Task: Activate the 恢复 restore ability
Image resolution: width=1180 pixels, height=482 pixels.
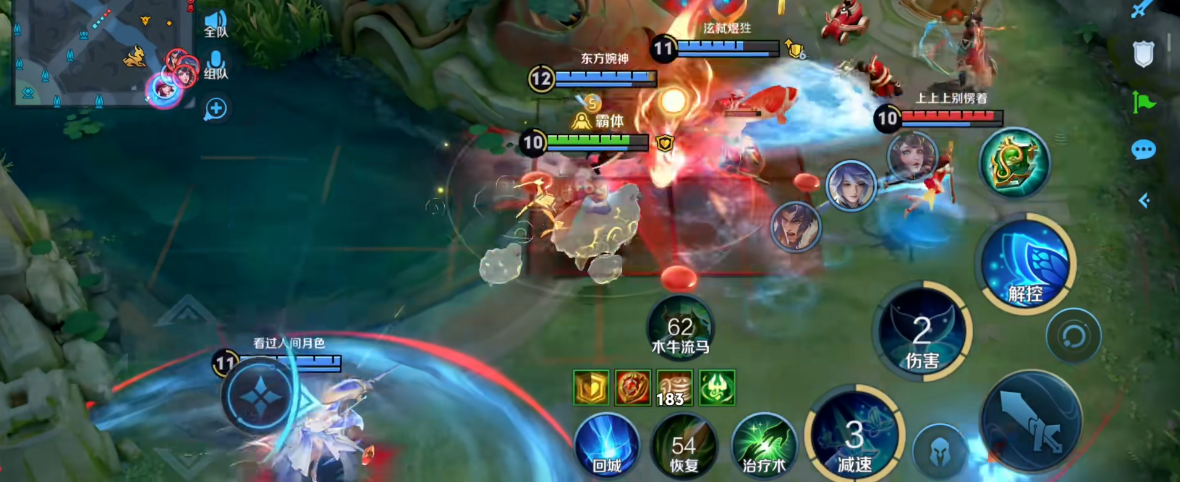Action: (684, 444)
